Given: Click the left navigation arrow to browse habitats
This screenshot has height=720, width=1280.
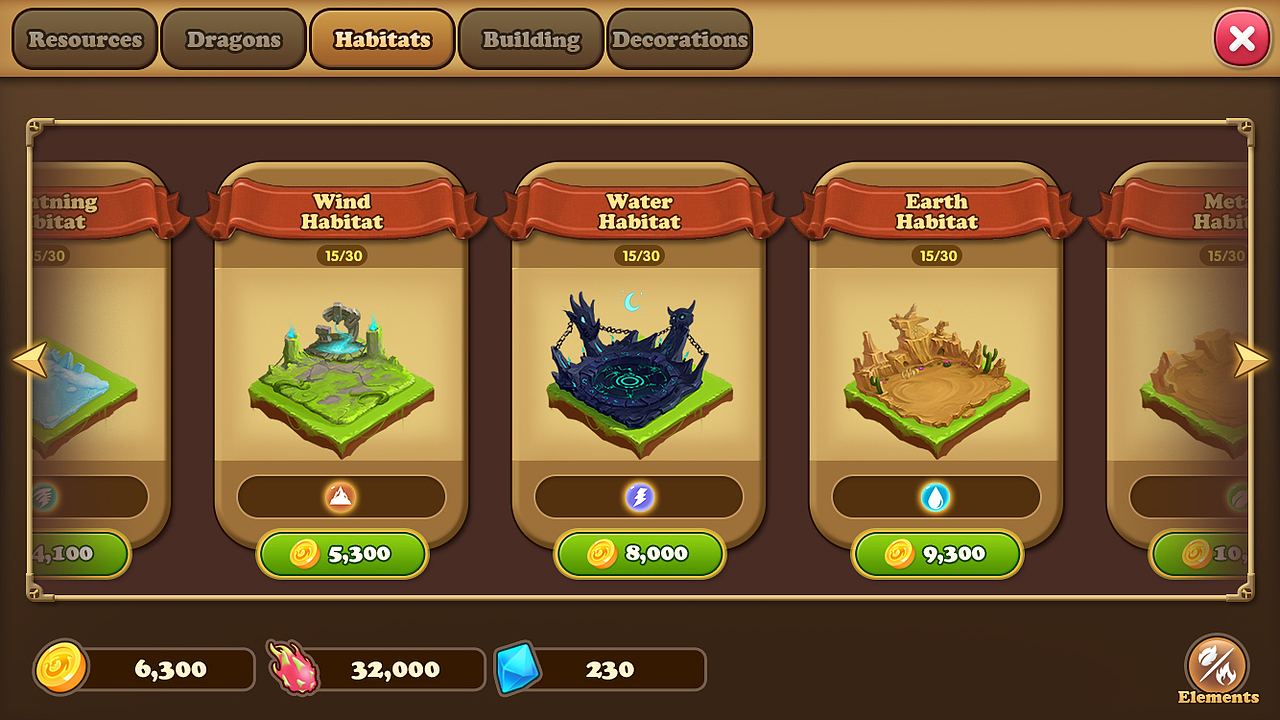Looking at the screenshot, I should pos(29,358).
